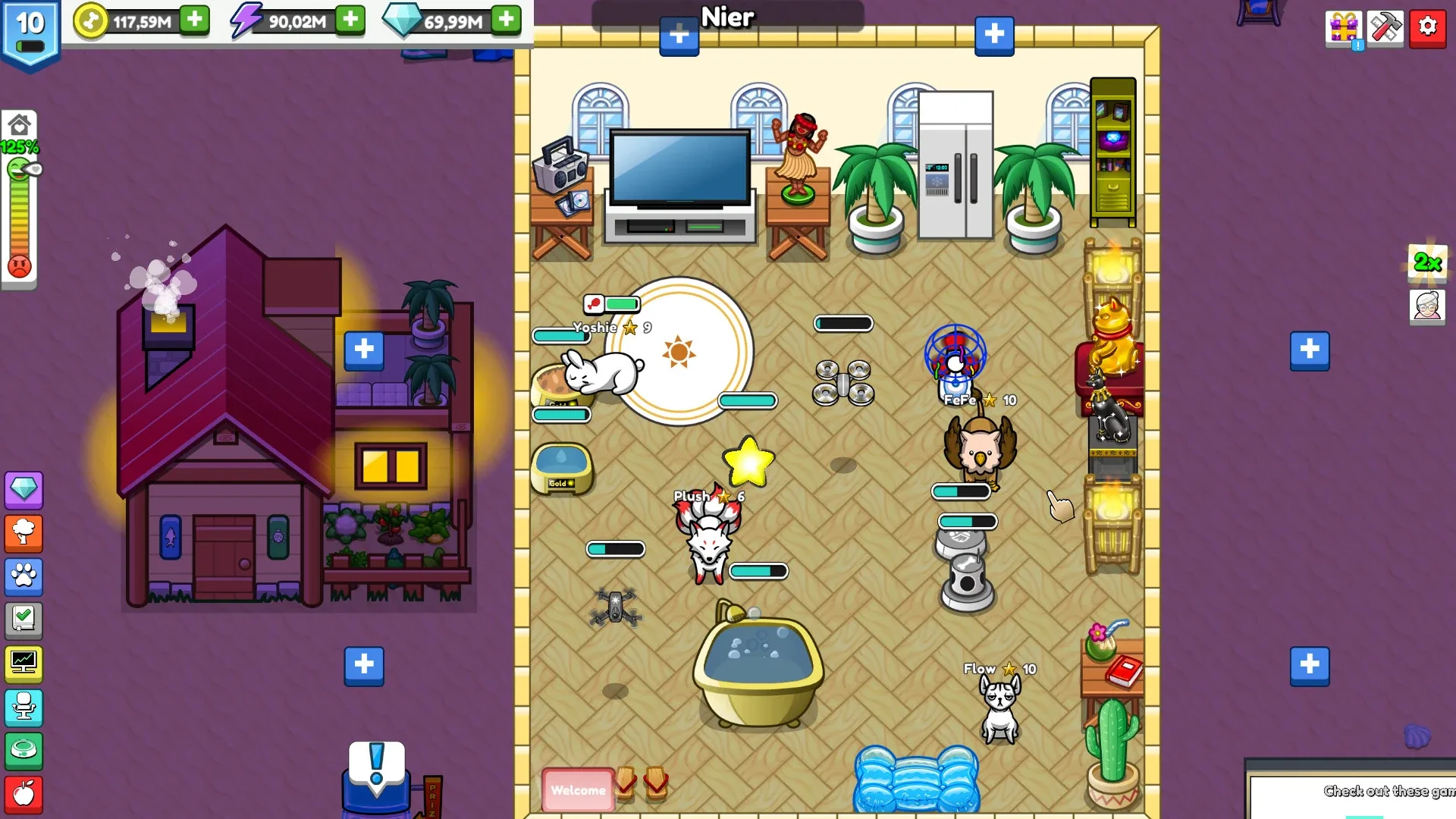This screenshot has width=1456, height=819.
Task: Open the grooming chair menu
Action: click(24, 708)
